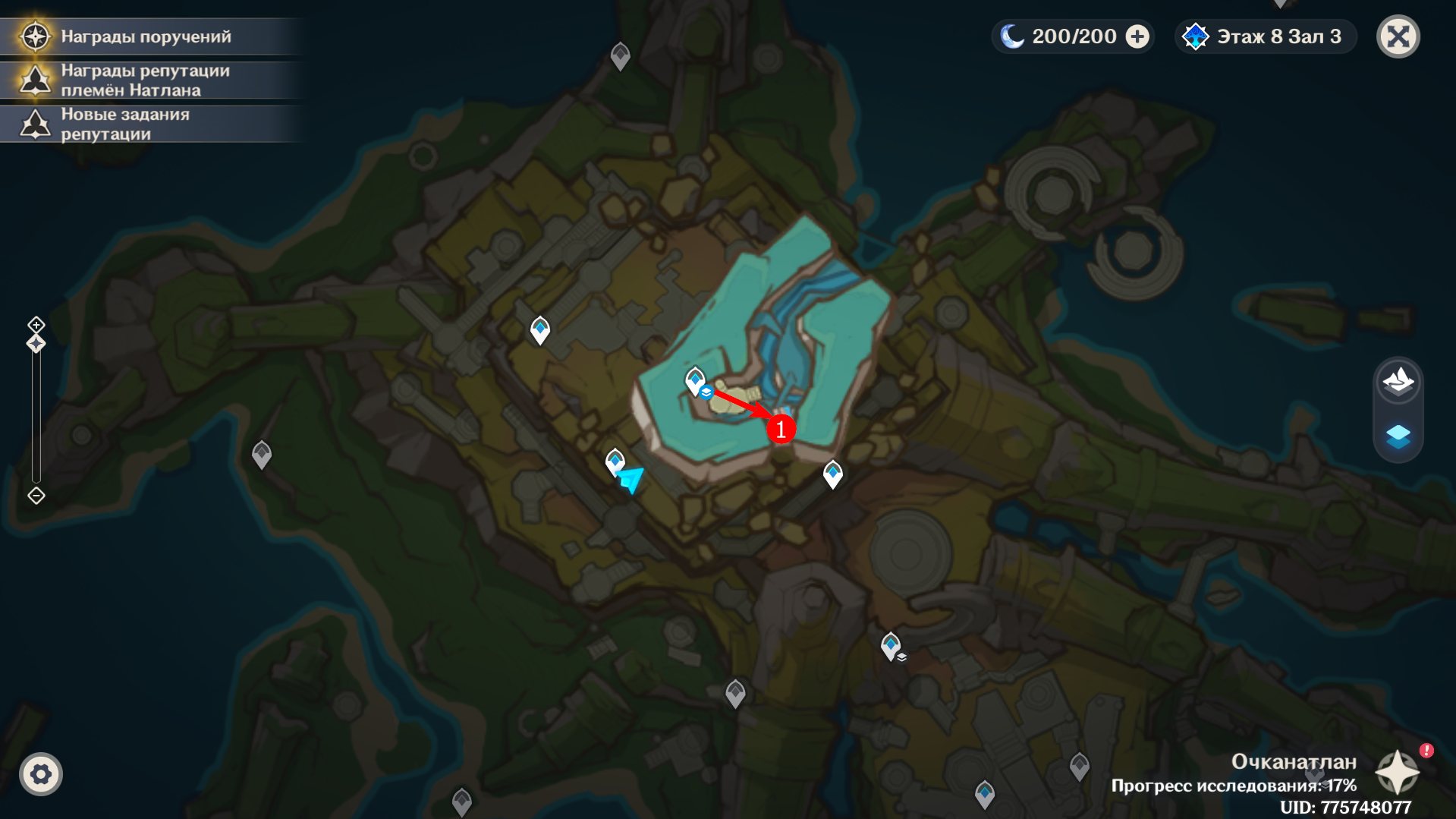Open map settings gear icon
Image resolution: width=1456 pixels, height=819 pixels.
click(41, 774)
